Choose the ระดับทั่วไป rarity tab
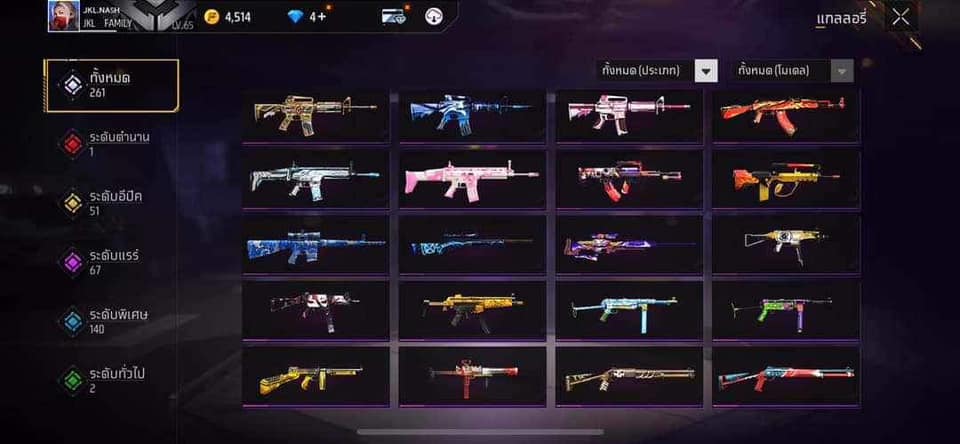The image size is (960, 444). [111, 379]
